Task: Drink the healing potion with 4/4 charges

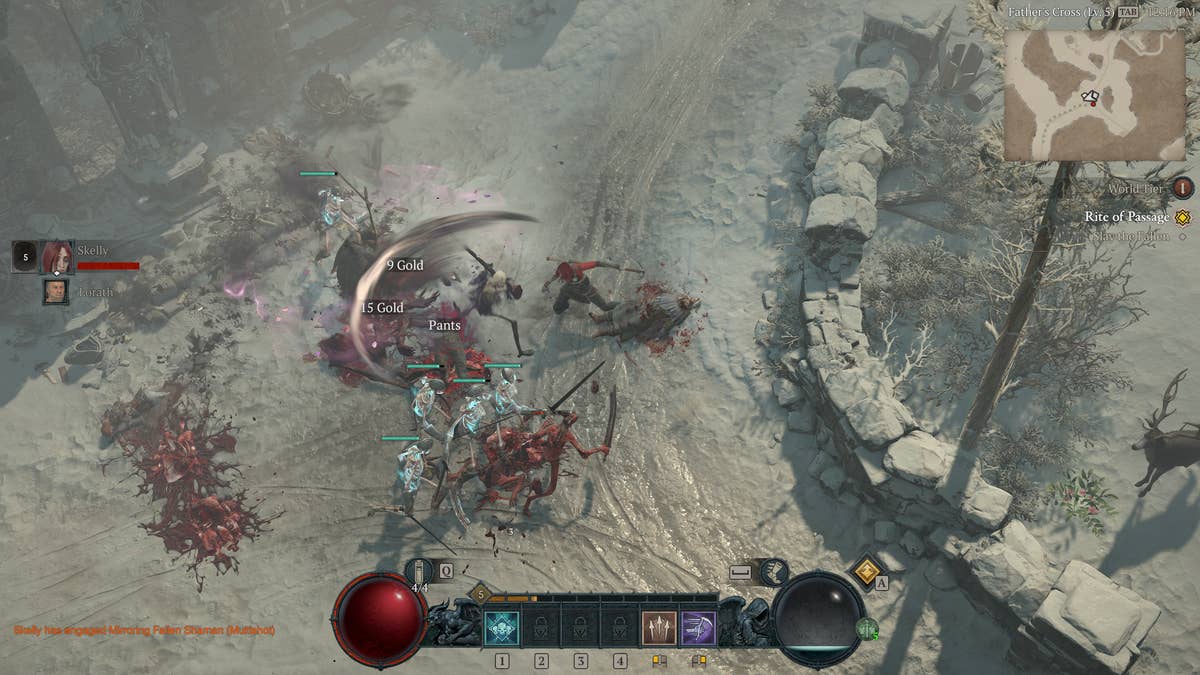Action: pos(420,572)
